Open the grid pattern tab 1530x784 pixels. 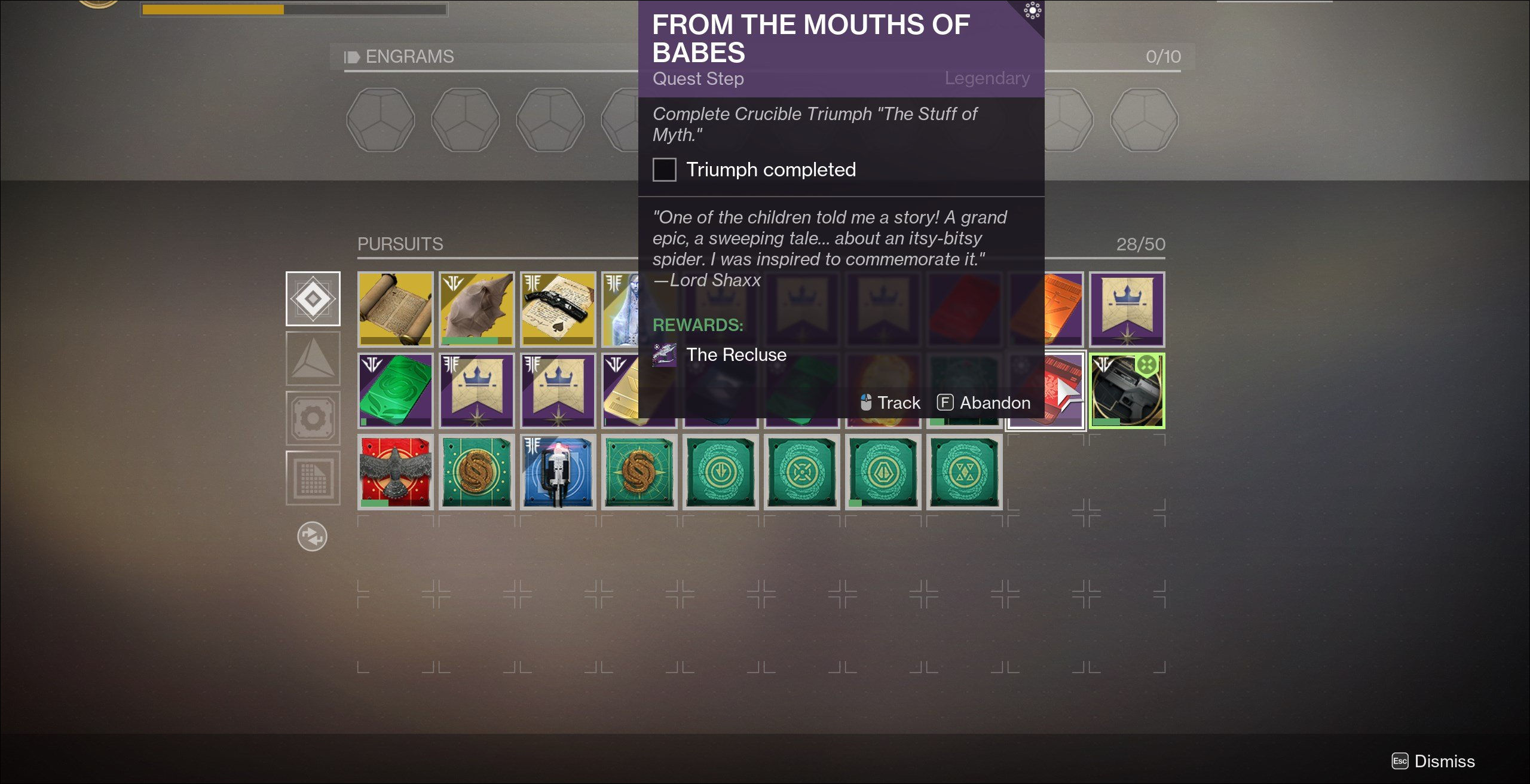313,477
